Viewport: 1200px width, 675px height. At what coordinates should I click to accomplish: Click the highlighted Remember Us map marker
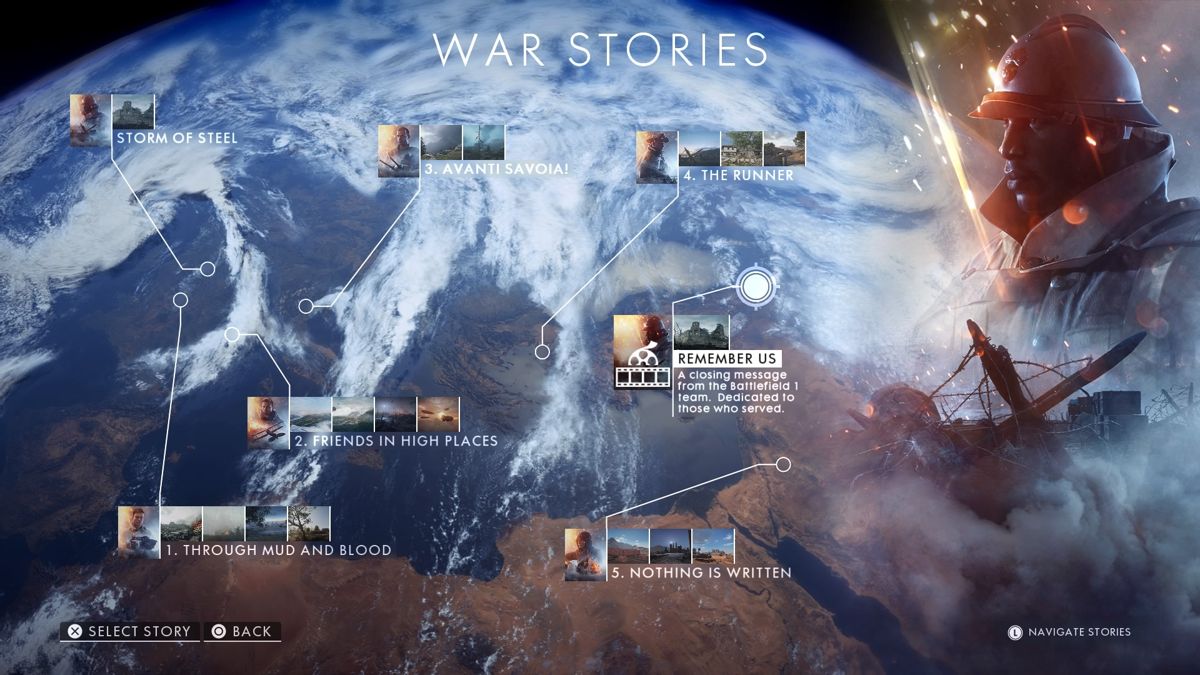coord(757,288)
